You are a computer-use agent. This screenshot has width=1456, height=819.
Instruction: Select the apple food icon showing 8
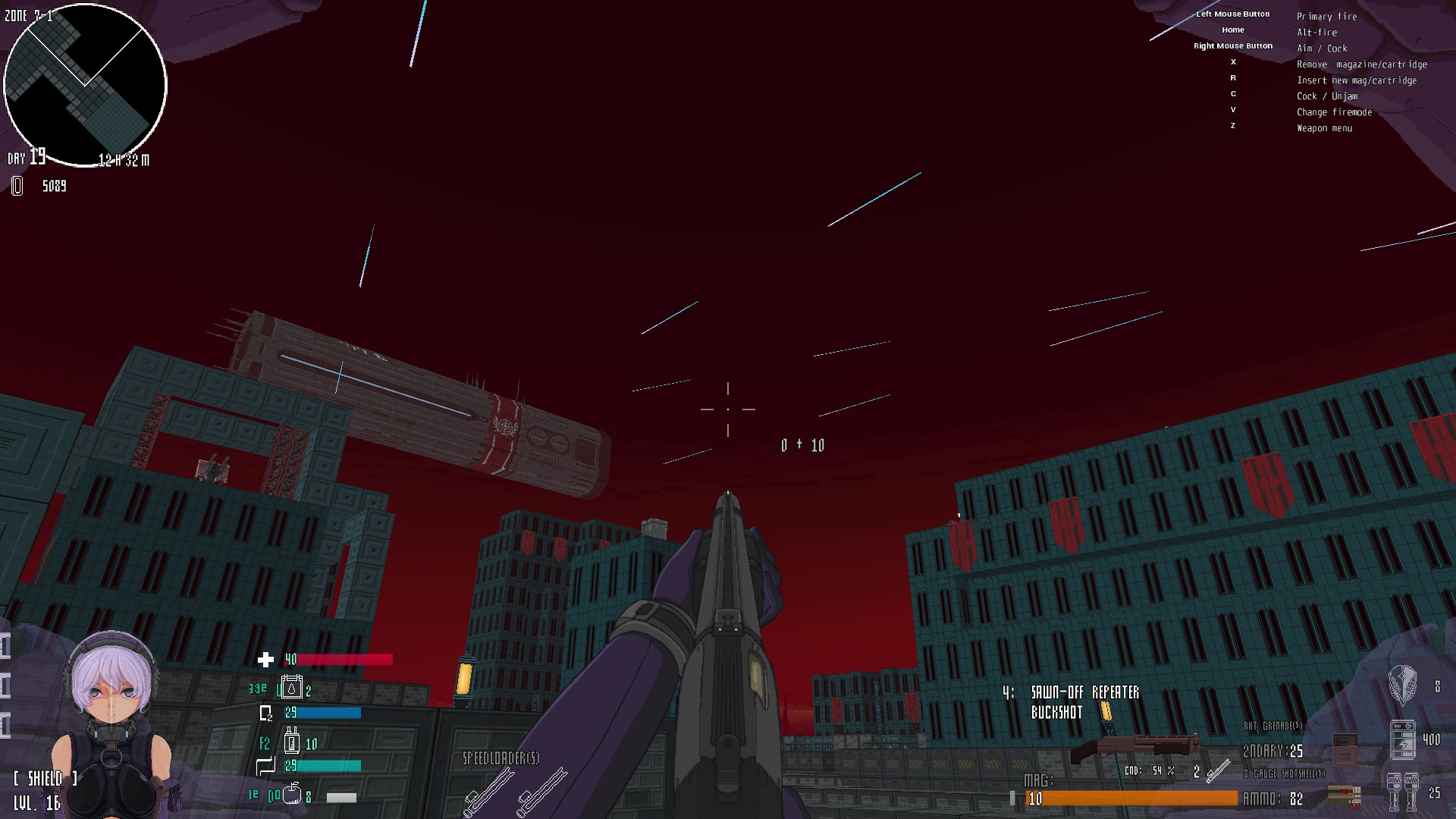click(293, 795)
